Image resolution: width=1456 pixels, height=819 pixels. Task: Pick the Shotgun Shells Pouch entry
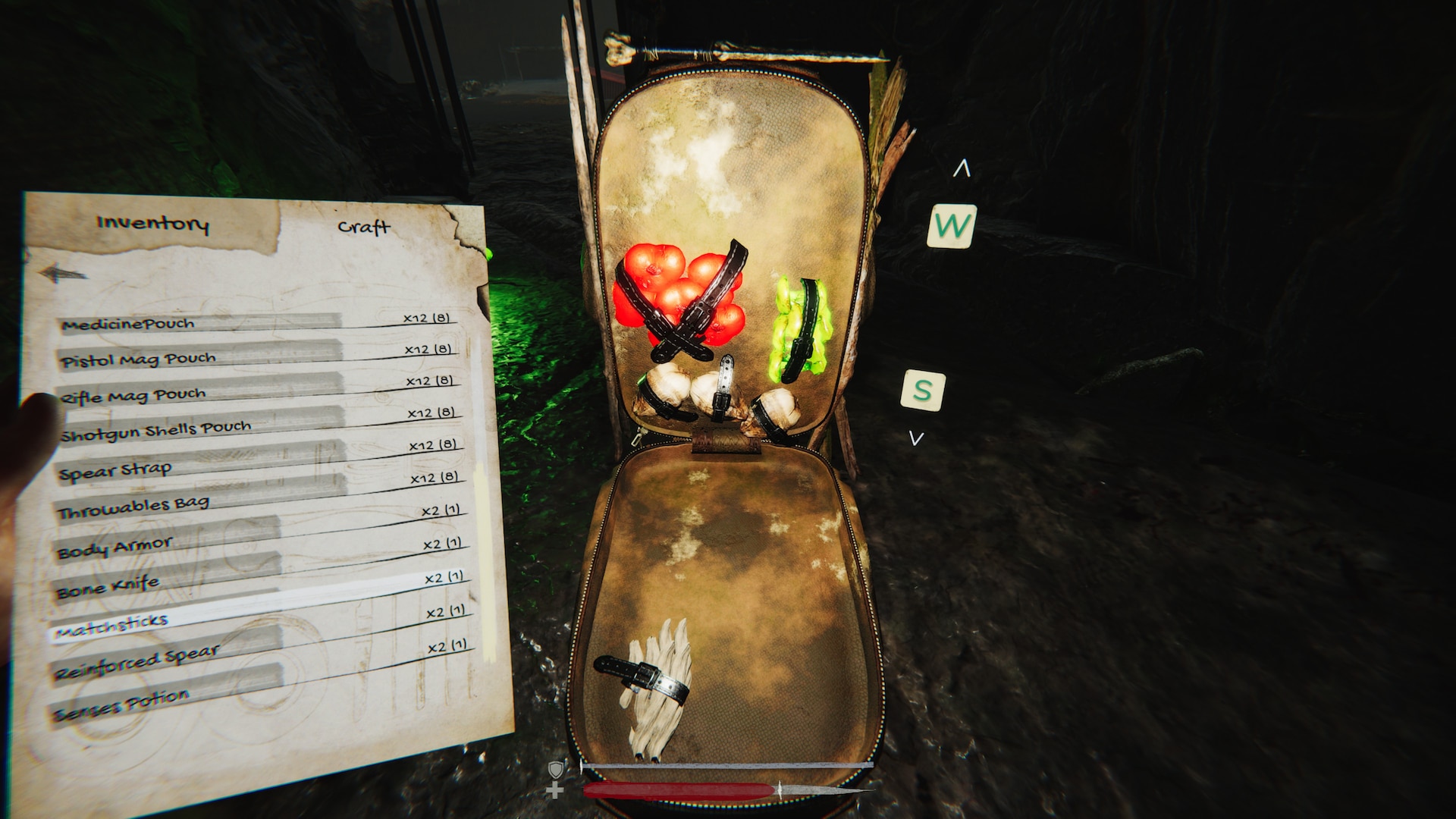[x=155, y=431]
